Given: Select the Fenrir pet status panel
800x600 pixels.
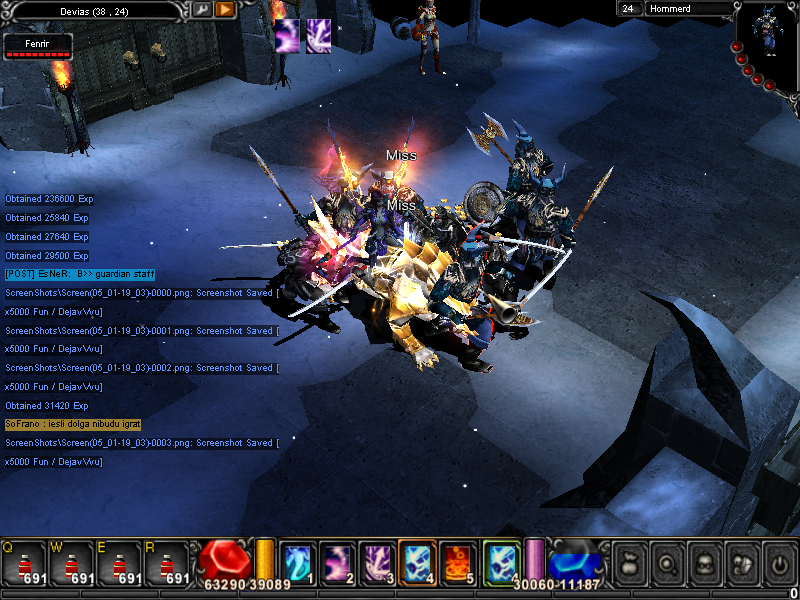Looking at the screenshot, I should (x=38, y=46).
